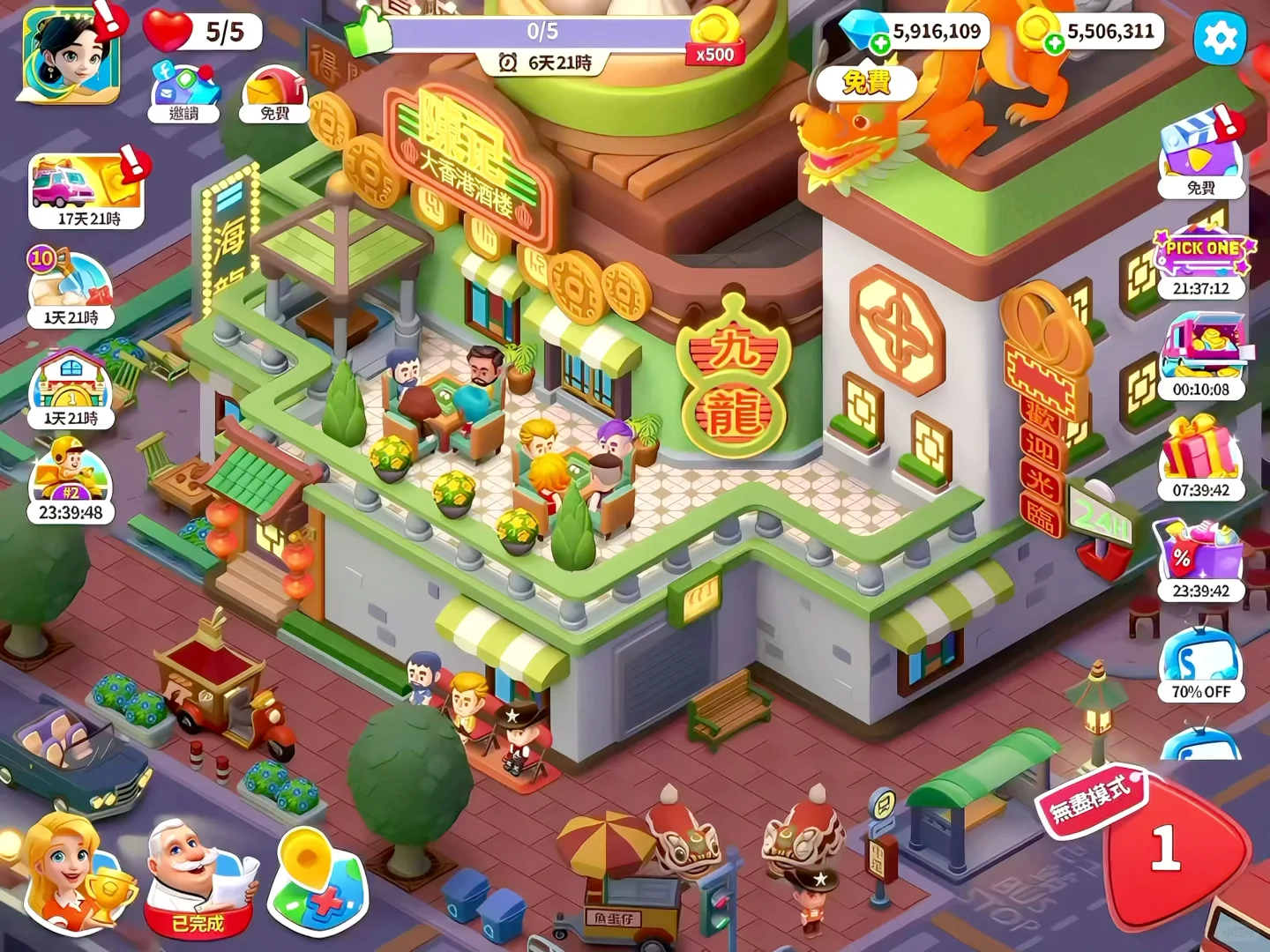Open the chef's 已完成 tasks menu

point(198,877)
